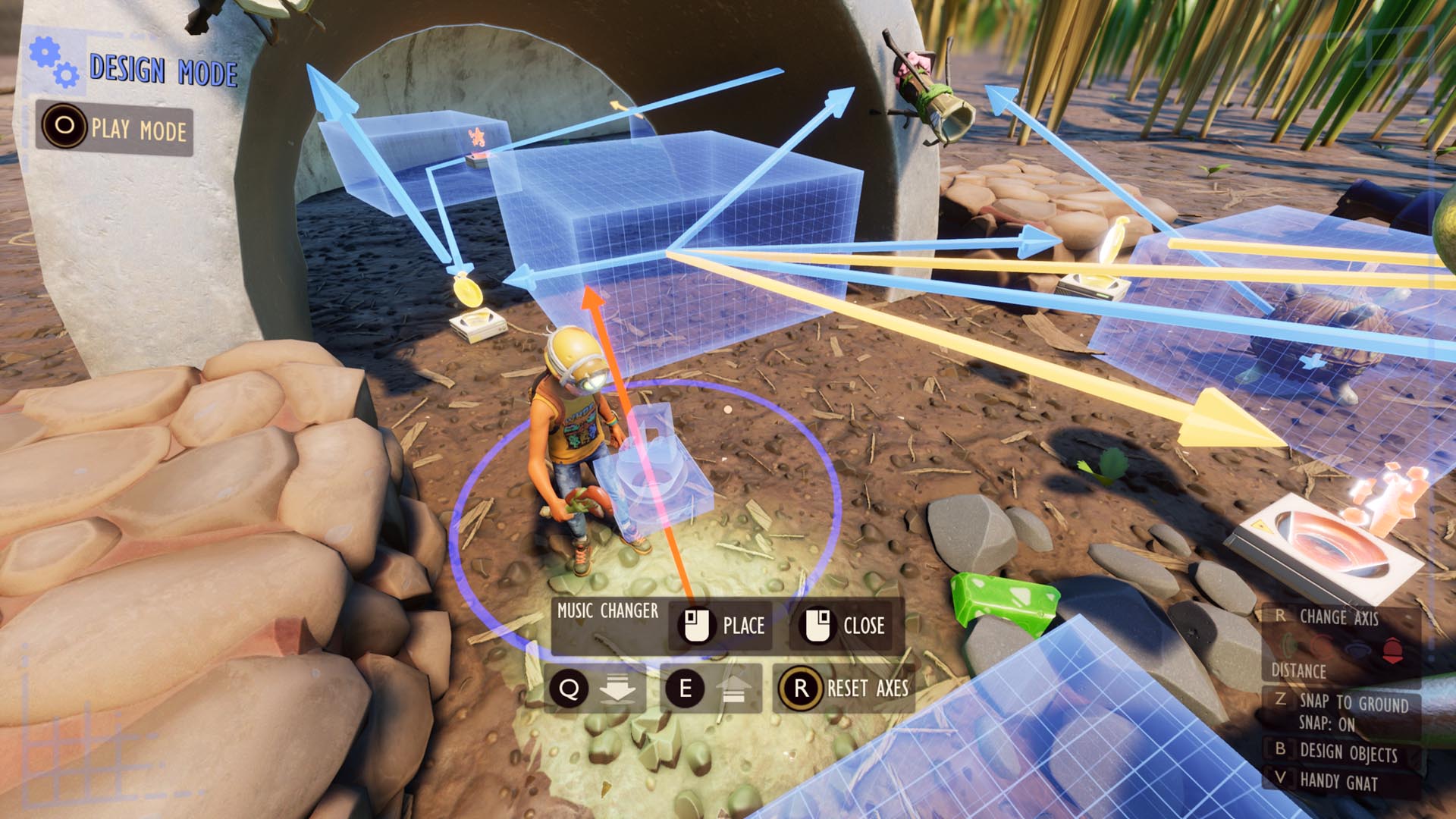Raise the object with the up arrow
The height and width of the screenshot is (819, 1456).
[x=710, y=689]
